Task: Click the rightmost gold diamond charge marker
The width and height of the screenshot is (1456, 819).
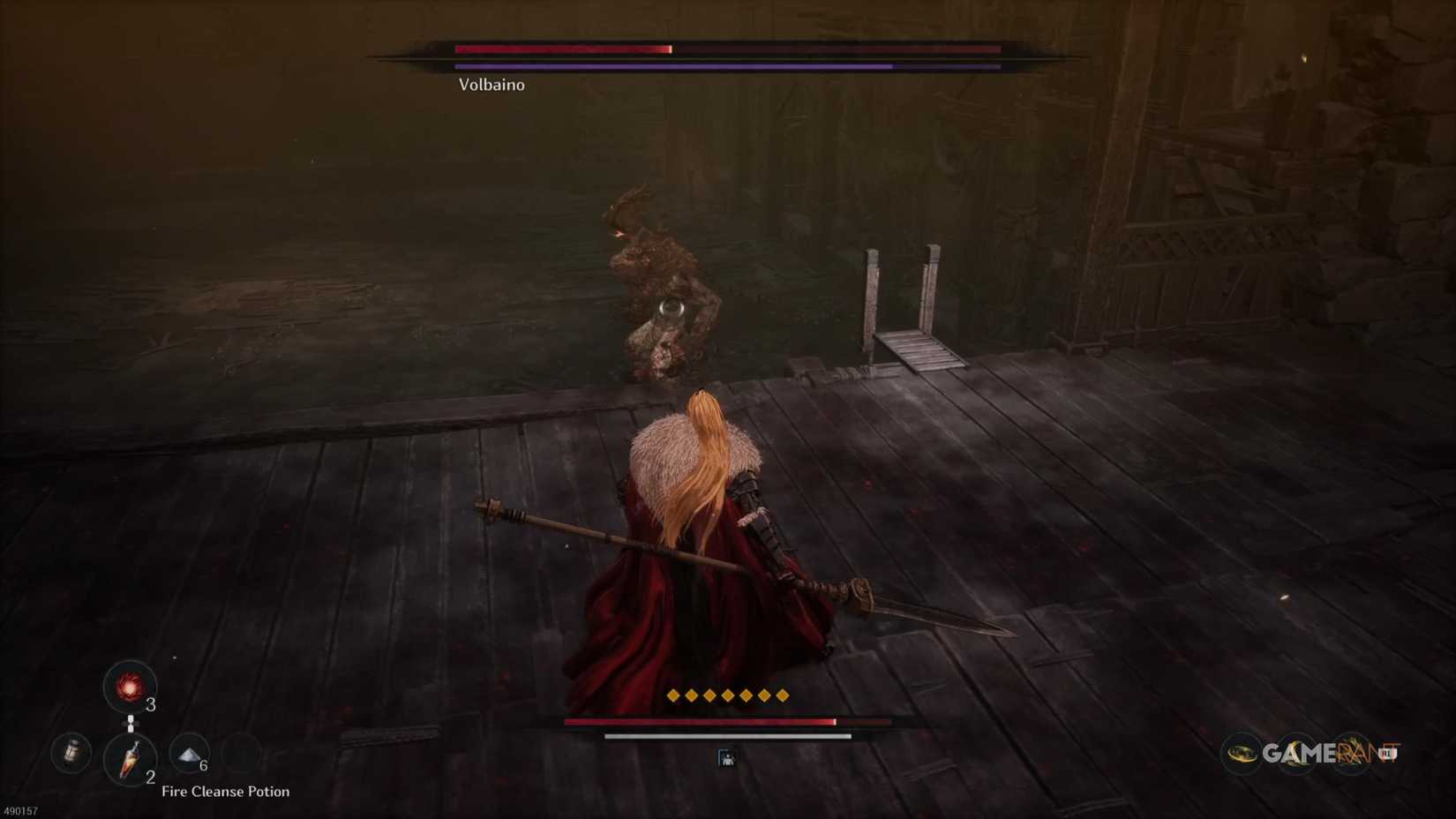Action: tap(783, 695)
